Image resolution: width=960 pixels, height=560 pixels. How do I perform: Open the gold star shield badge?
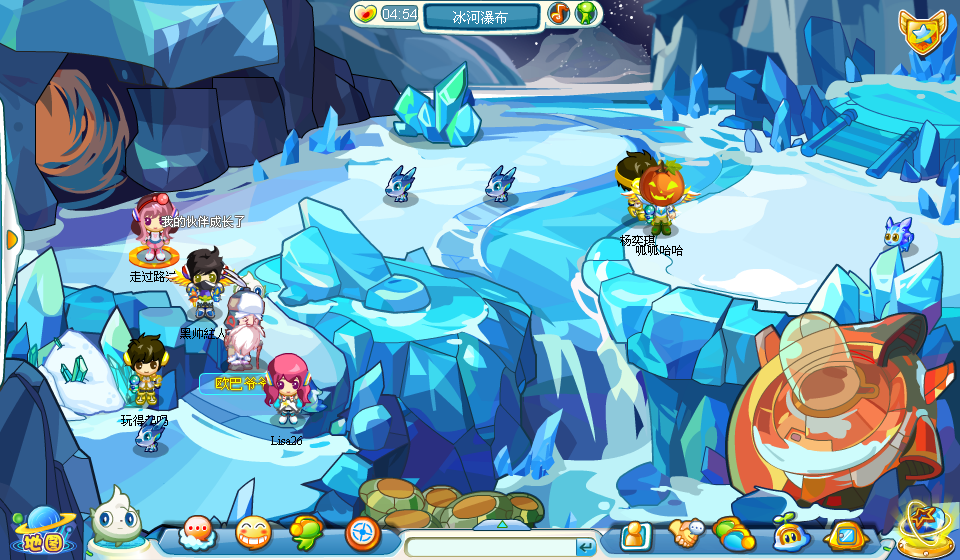[920, 33]
